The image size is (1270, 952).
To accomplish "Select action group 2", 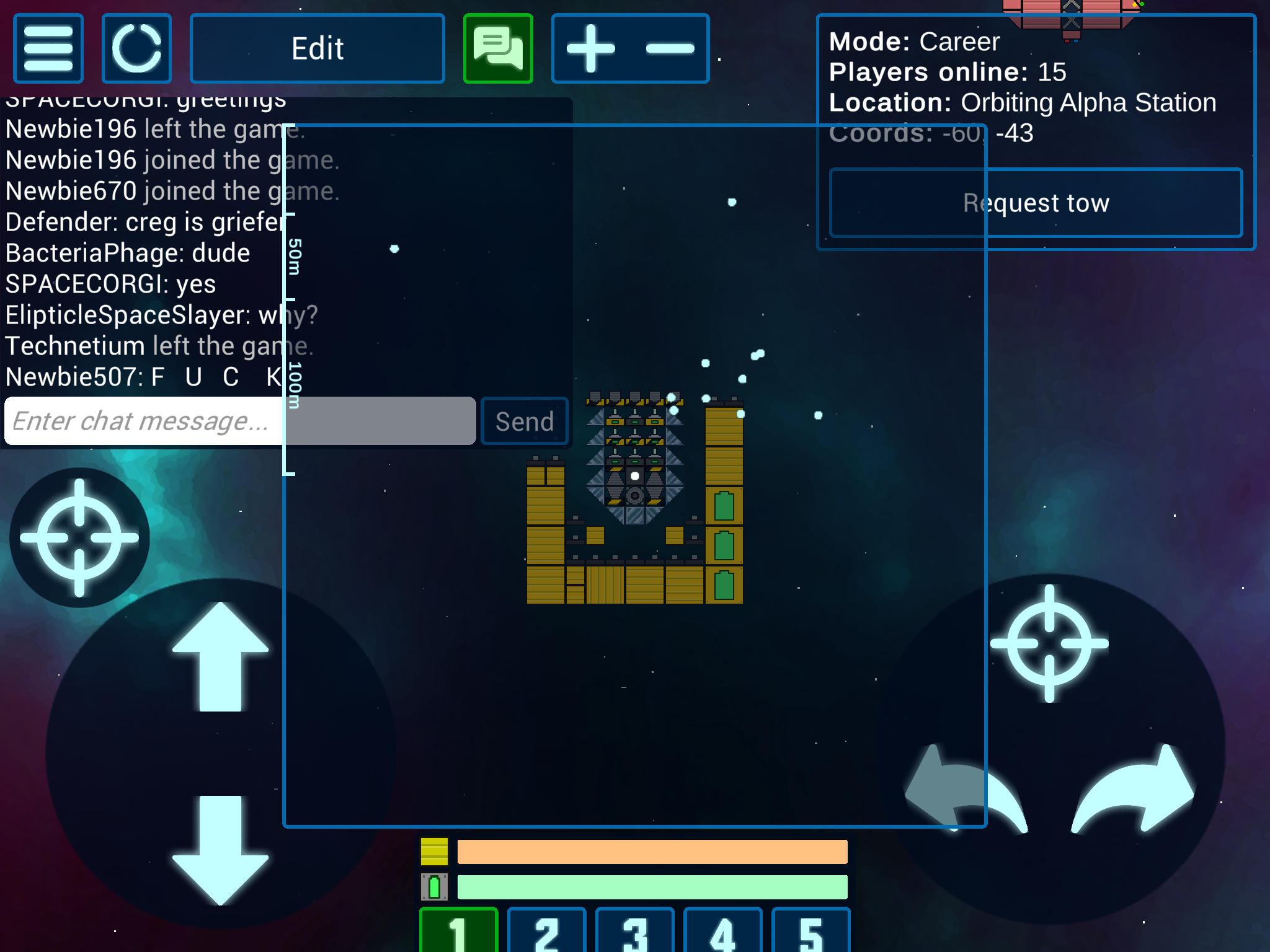I will point(547,931).
